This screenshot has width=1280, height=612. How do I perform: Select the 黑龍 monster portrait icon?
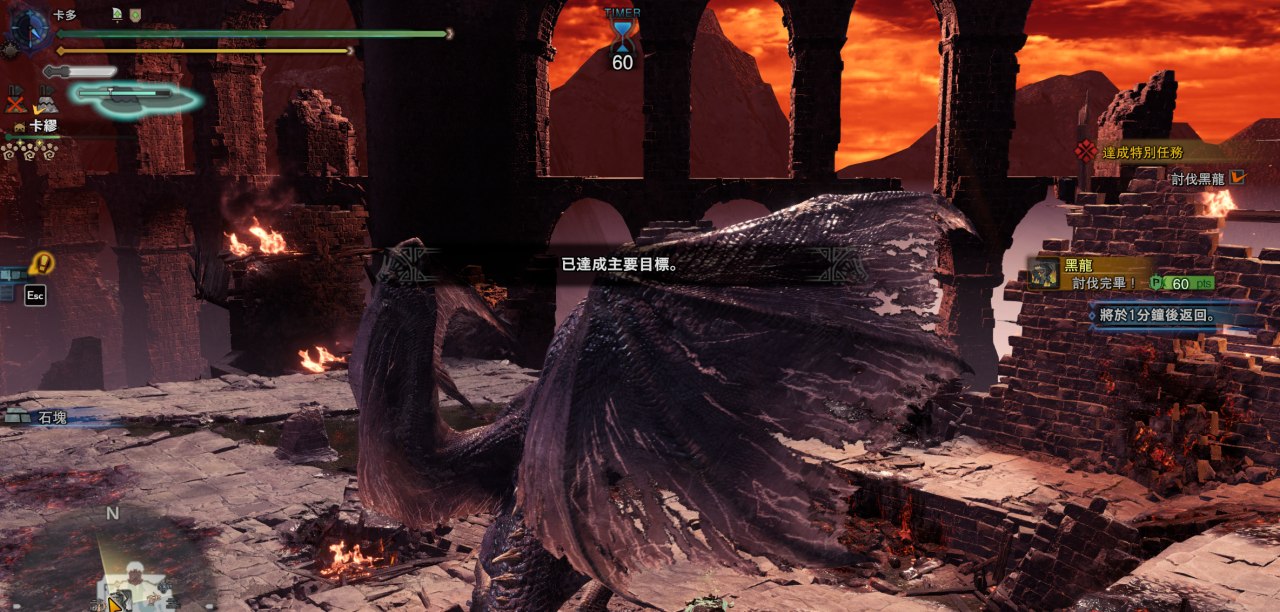(x=1045, y=273)
